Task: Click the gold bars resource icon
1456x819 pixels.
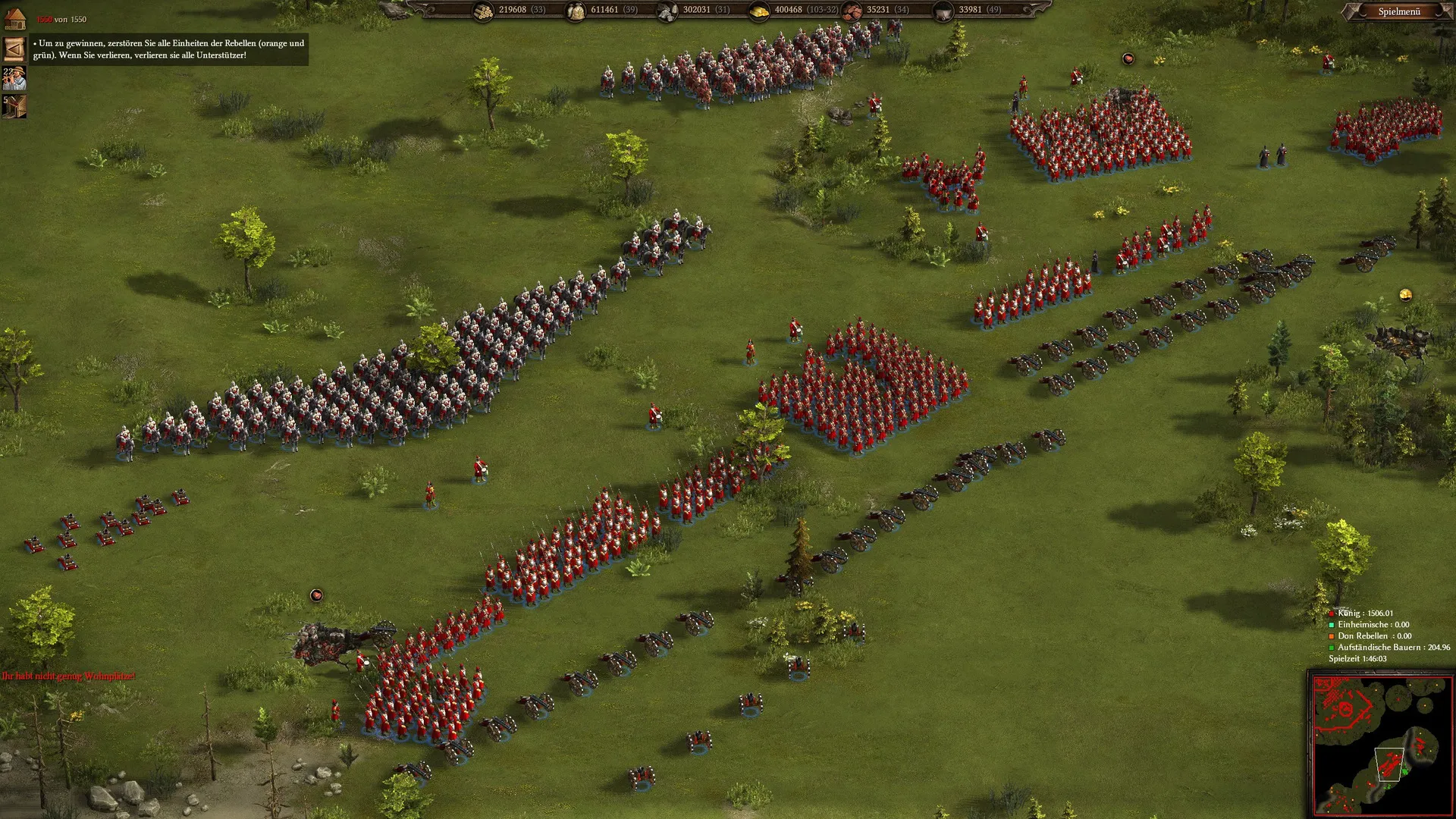Action: pos(759,11)
